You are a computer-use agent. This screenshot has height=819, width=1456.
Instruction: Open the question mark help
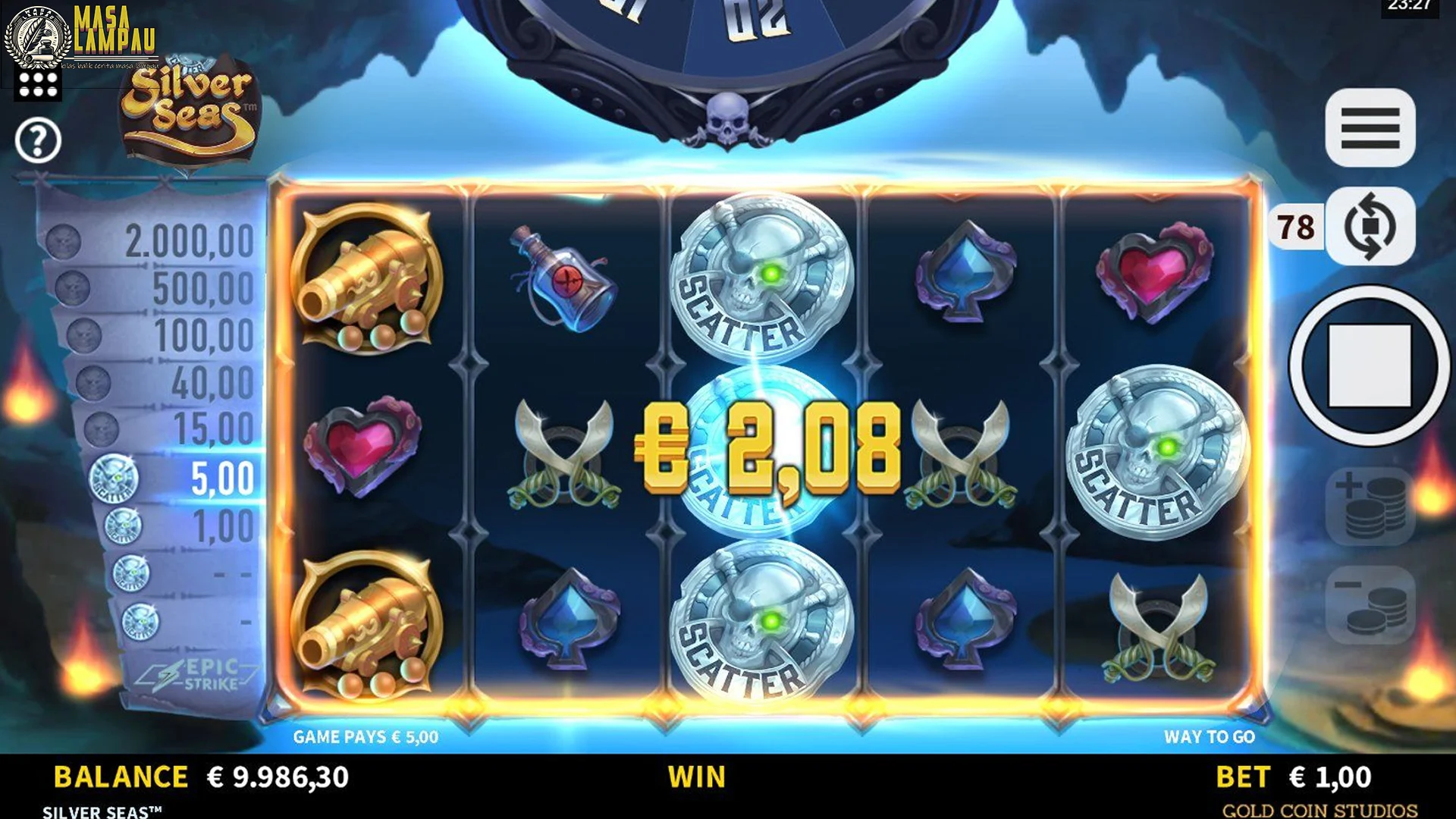point(38,140)
